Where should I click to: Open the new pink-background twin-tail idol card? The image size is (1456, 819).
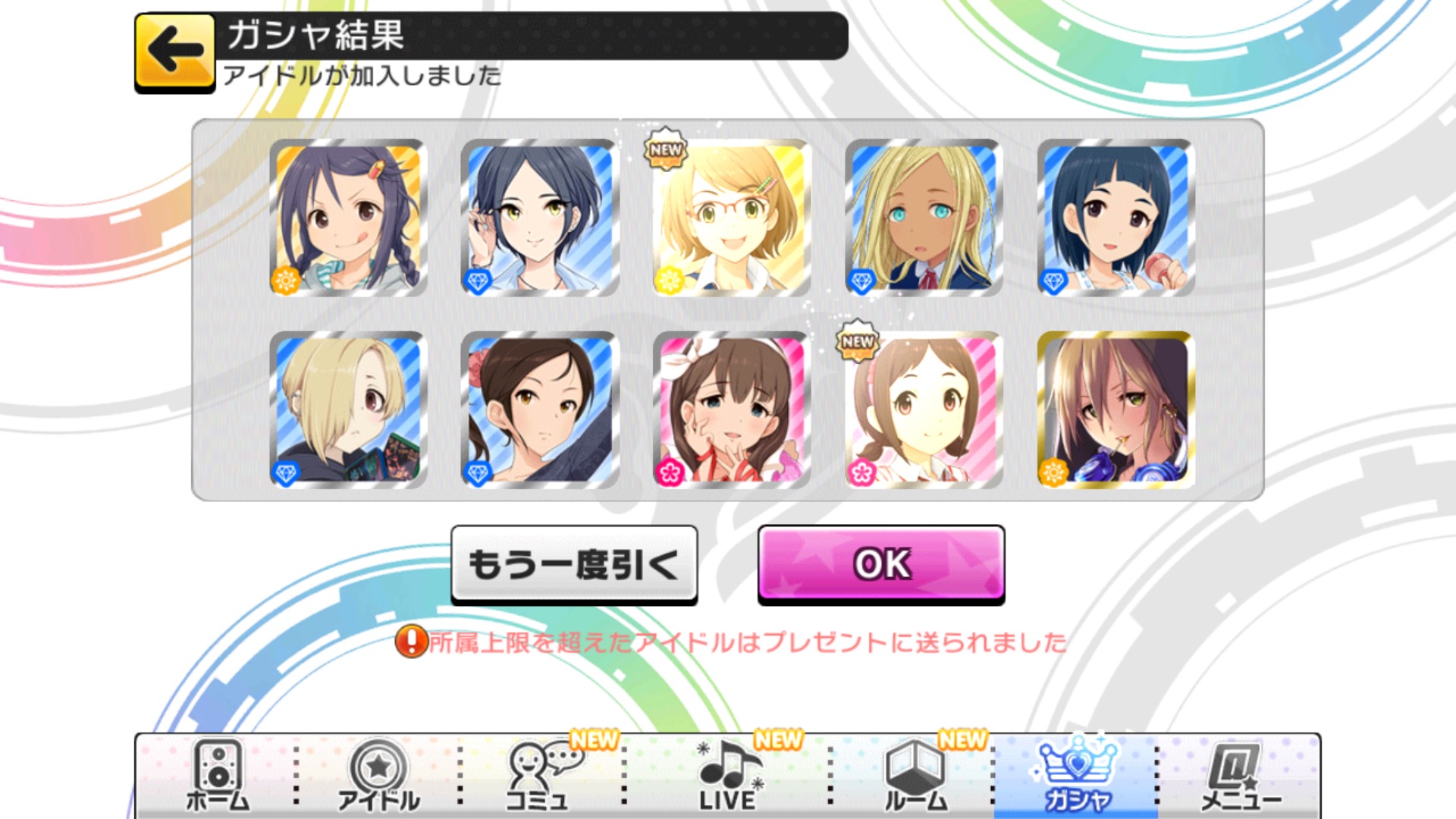[x=924, y=409]
